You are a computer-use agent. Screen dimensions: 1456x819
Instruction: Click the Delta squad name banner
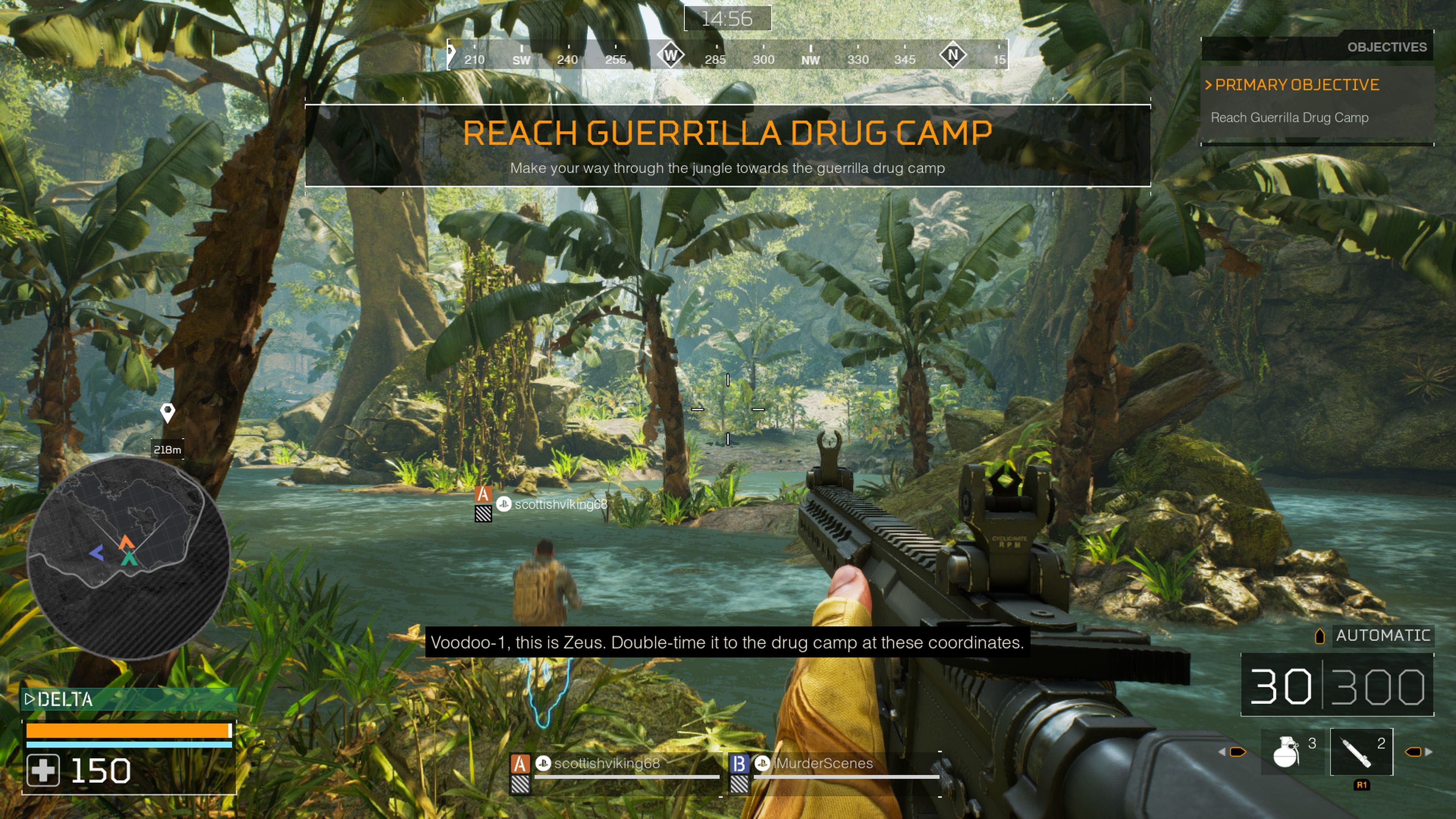point(66,700)
